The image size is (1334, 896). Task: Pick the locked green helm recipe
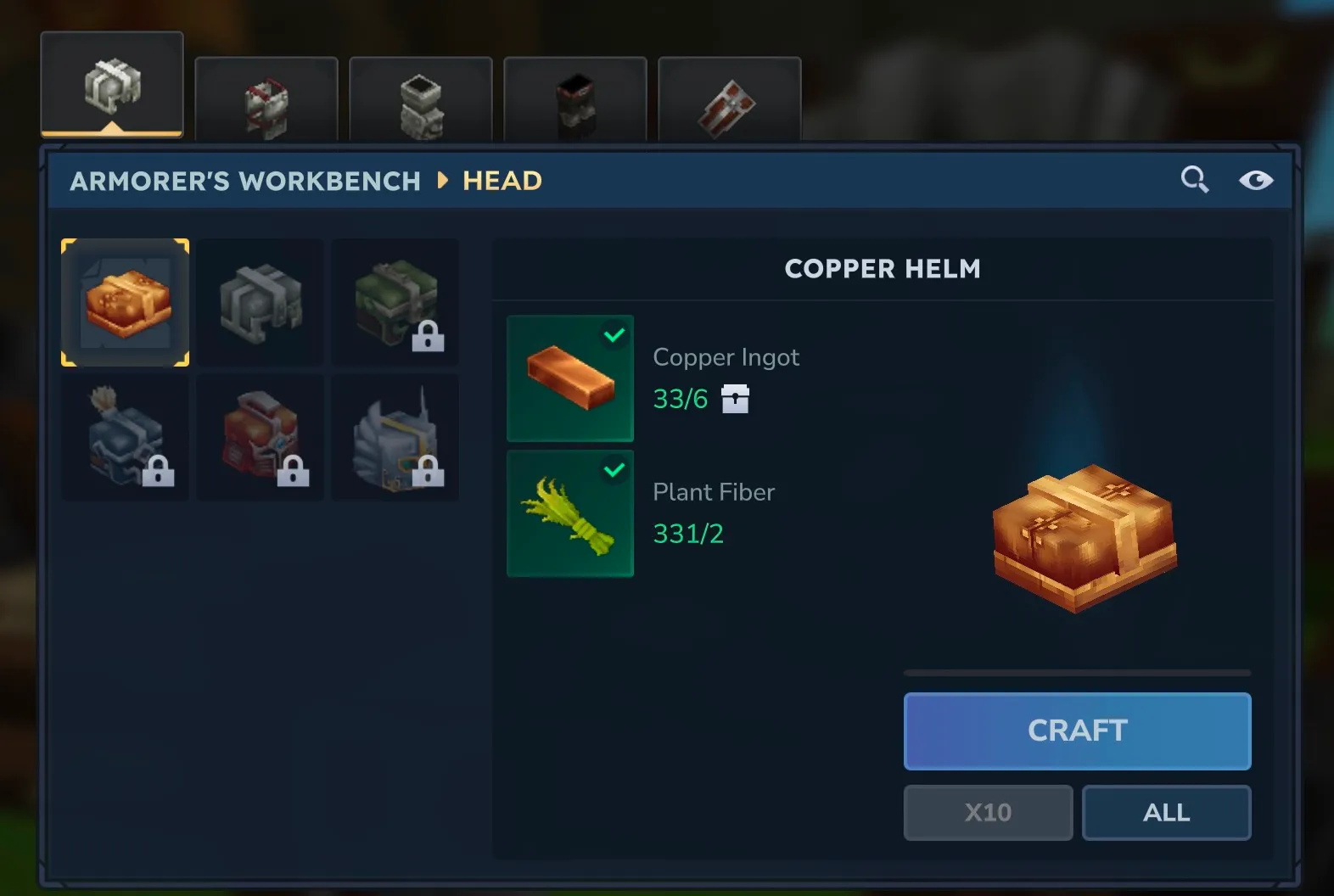click(x=395, y=302)
